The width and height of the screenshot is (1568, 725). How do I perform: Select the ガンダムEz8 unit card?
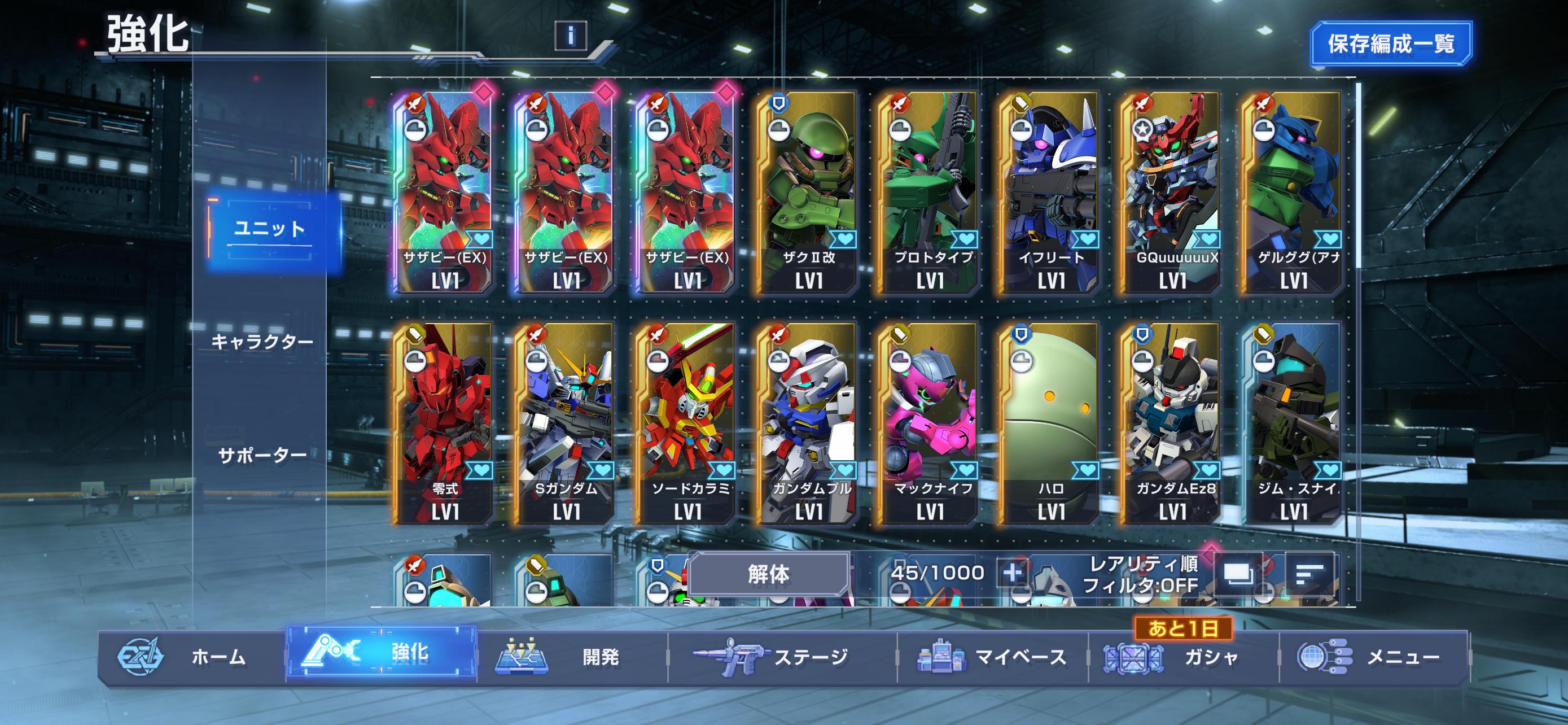(x=1172, y=423)
